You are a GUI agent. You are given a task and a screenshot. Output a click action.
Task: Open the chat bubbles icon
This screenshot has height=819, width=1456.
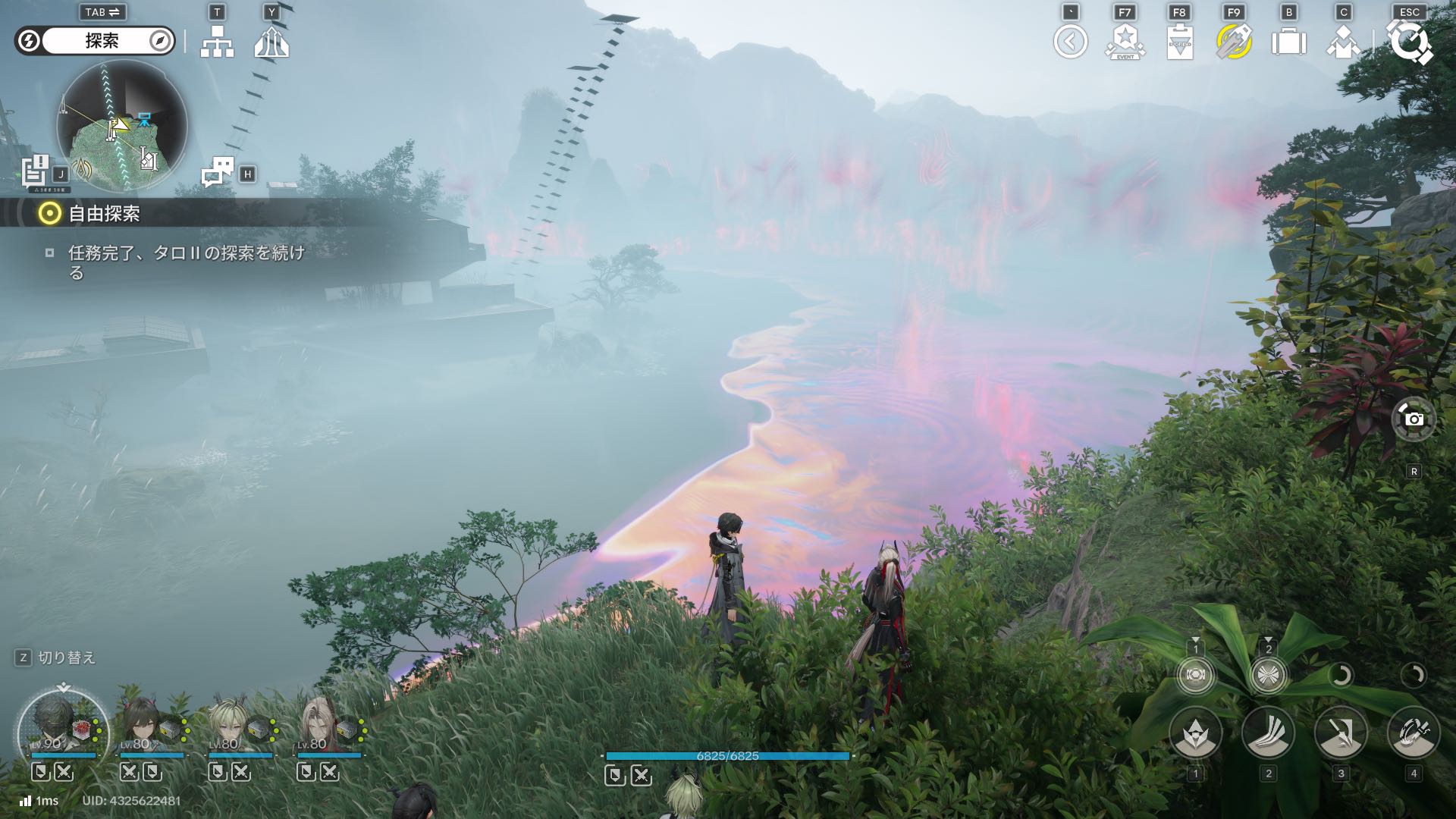pos(218,172)
